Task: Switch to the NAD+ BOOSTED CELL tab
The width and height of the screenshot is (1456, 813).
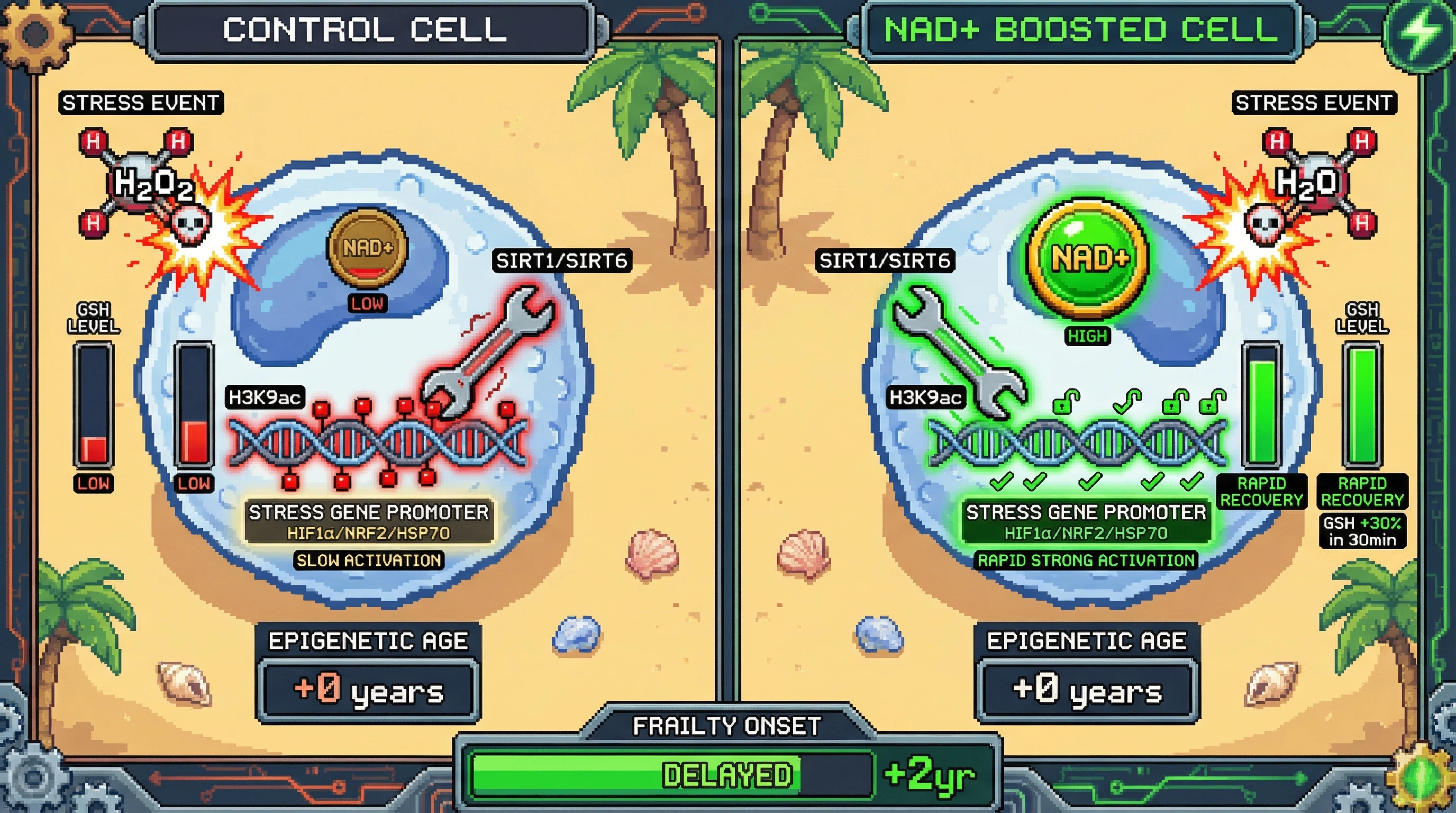Action: point(1081,30)
